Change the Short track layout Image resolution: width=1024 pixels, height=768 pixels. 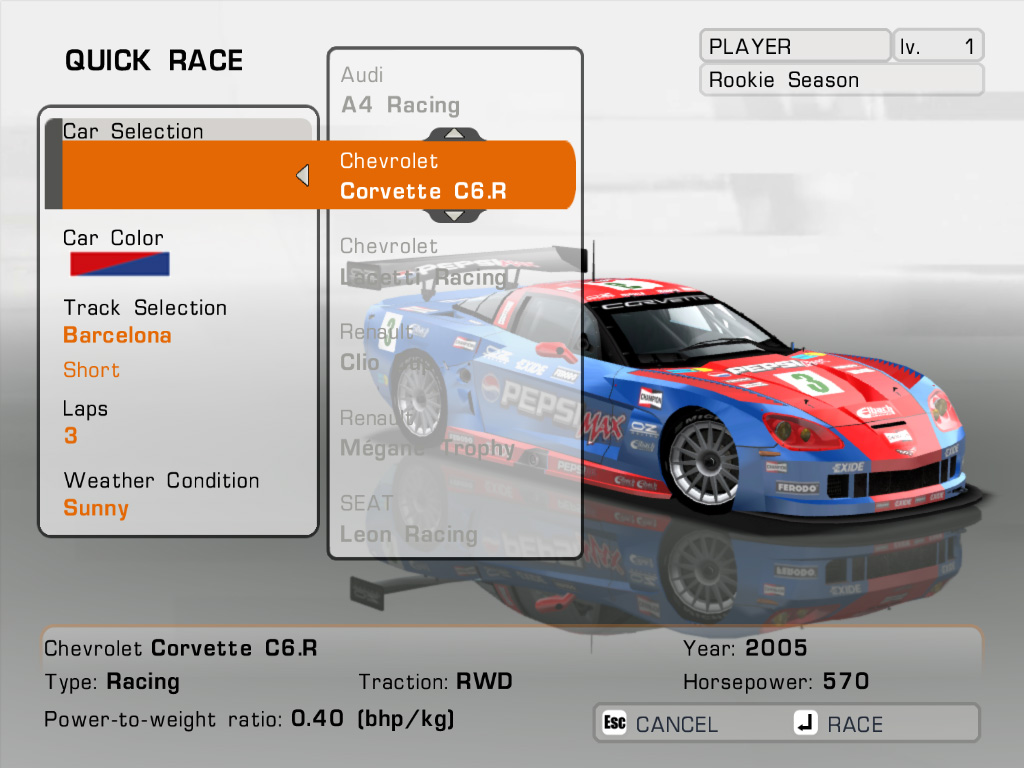point(91,370)
